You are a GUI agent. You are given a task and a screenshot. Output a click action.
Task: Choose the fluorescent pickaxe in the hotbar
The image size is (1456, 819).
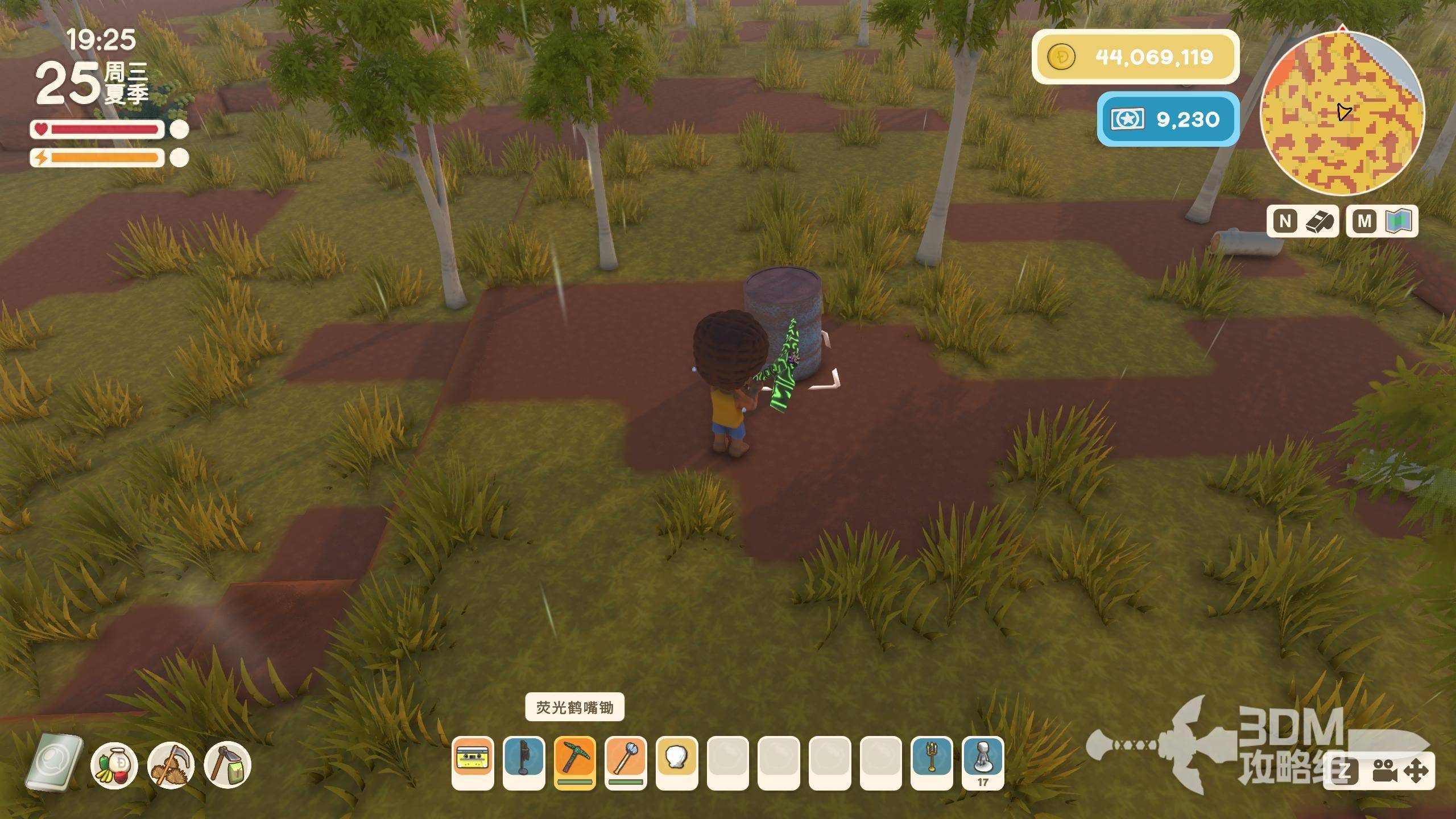[574, 761]
